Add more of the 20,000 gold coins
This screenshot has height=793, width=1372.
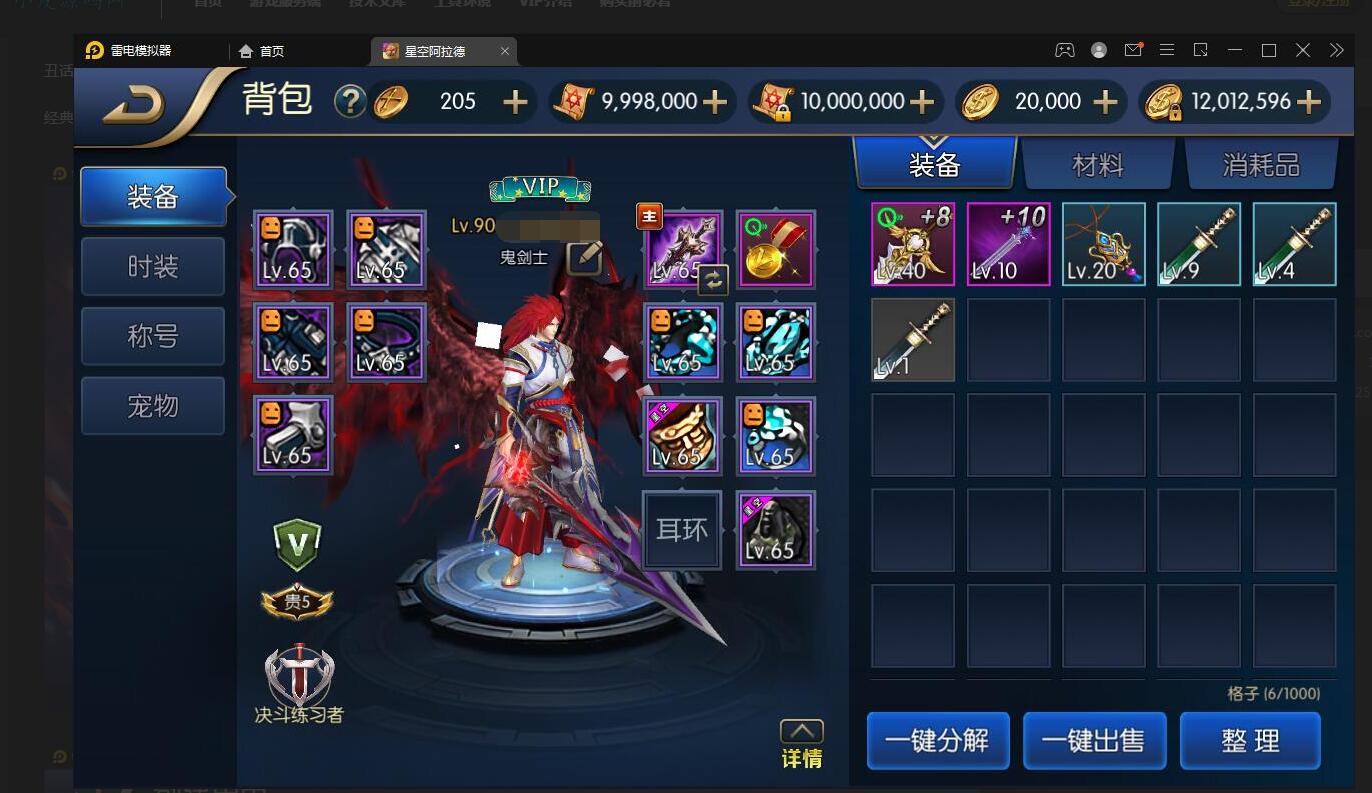click(x=1105, y=102)
